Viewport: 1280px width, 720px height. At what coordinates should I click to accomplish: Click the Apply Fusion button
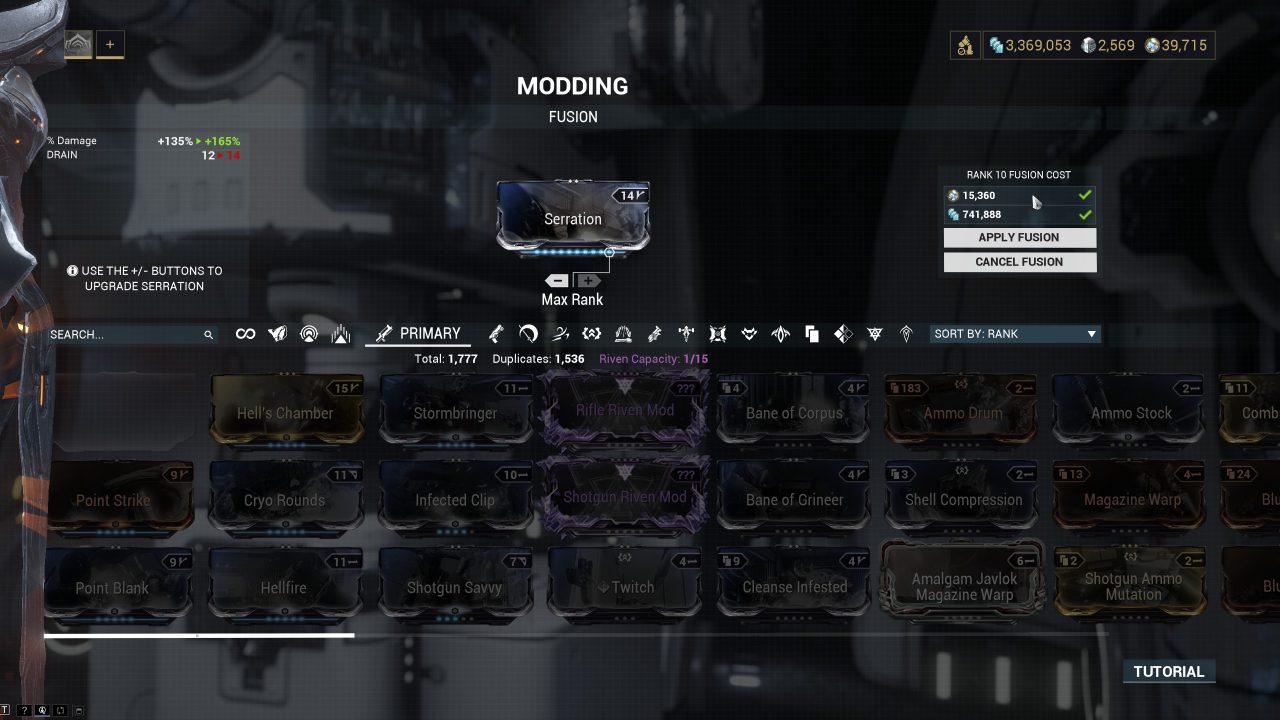pos(1019,237)
